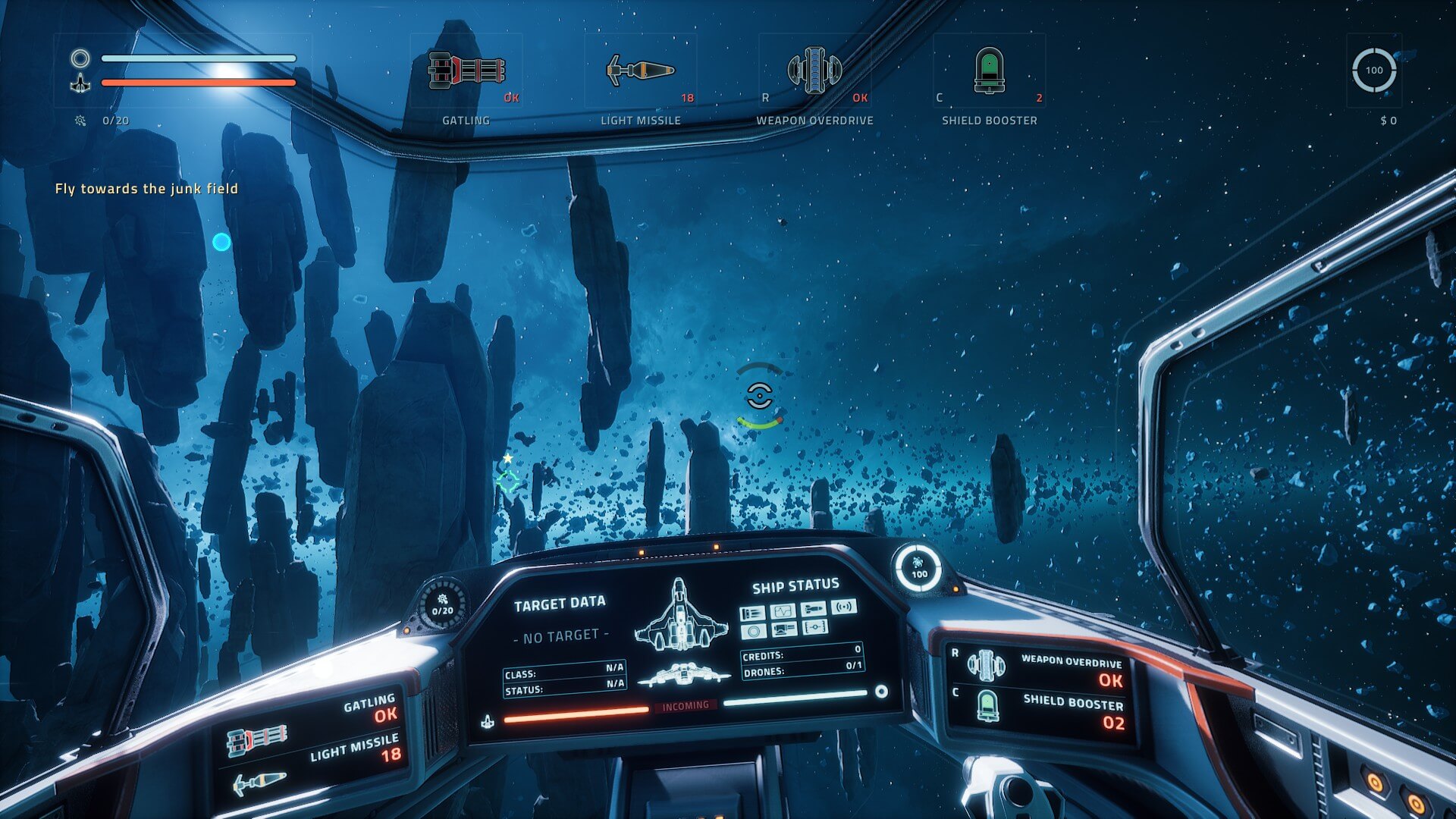Select the Gatling weapon icon
The height and width of the screenshot is (819, 1456).
(466, 71)
